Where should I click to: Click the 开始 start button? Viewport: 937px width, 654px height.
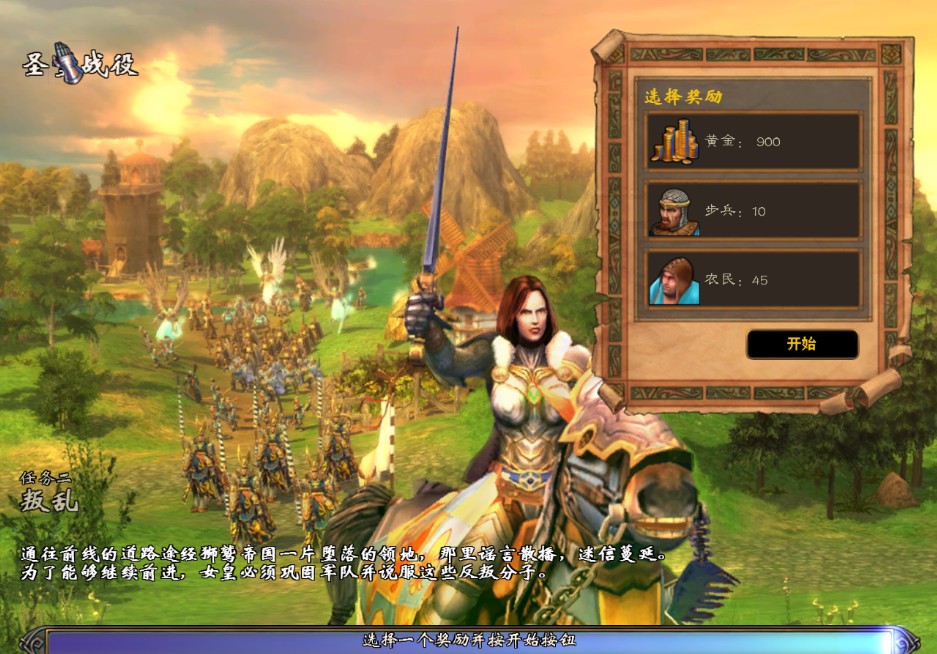pos(801,344)
